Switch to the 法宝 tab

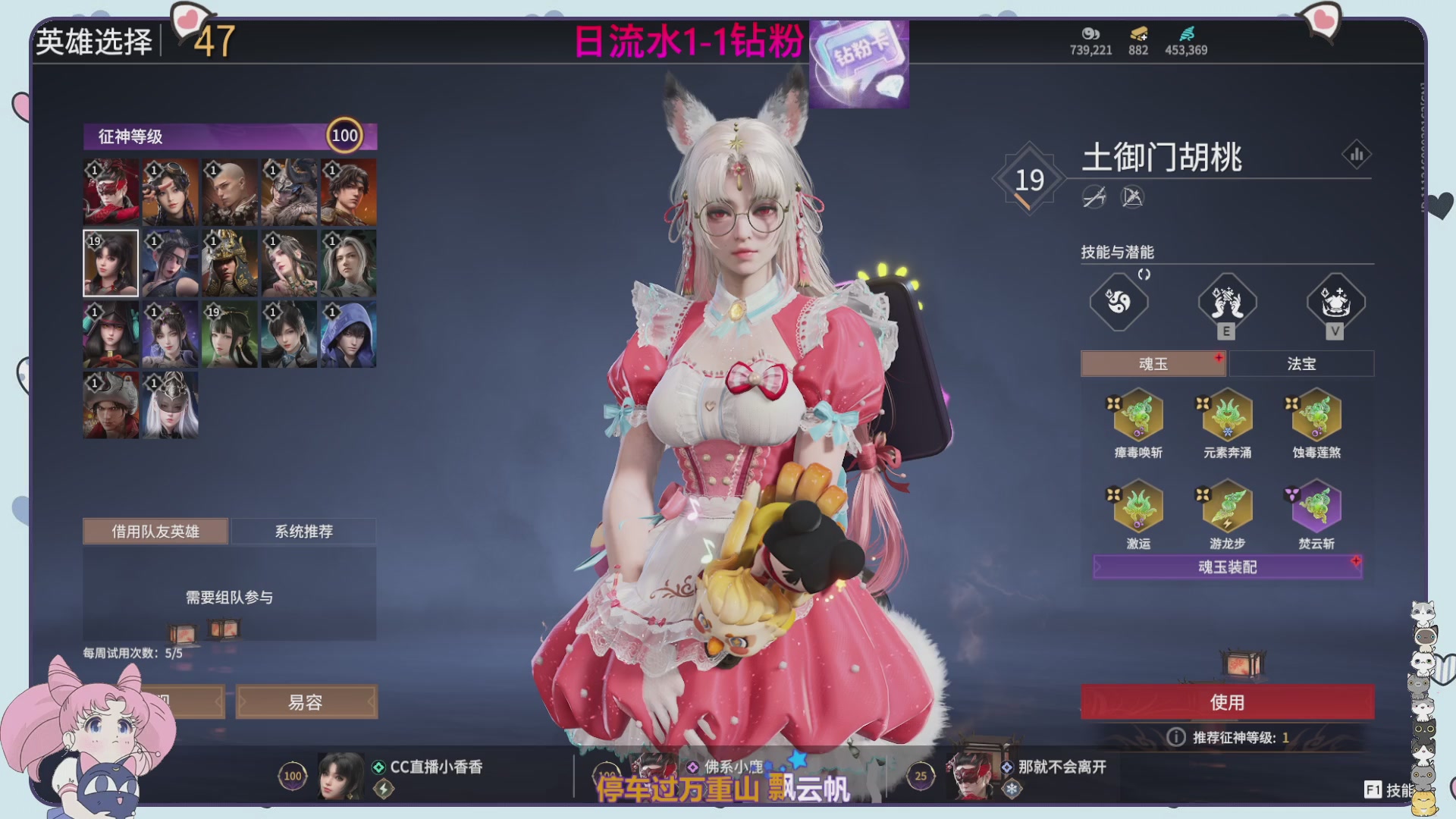pyautogui.click(x=1300, y=363)
